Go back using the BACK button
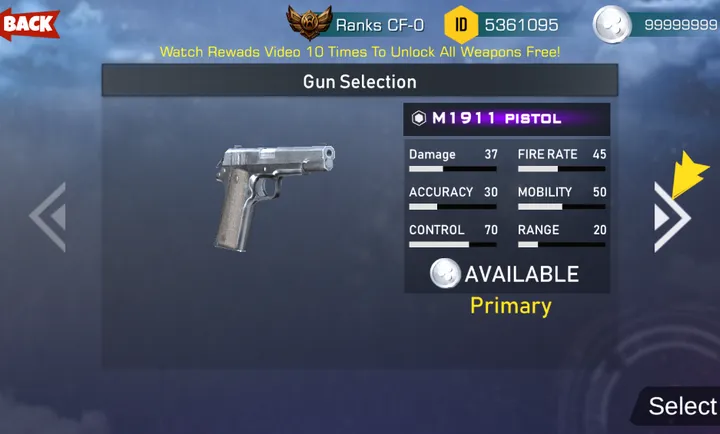The width and height of the screenshot is (720, 434). [x=30, y=22]
